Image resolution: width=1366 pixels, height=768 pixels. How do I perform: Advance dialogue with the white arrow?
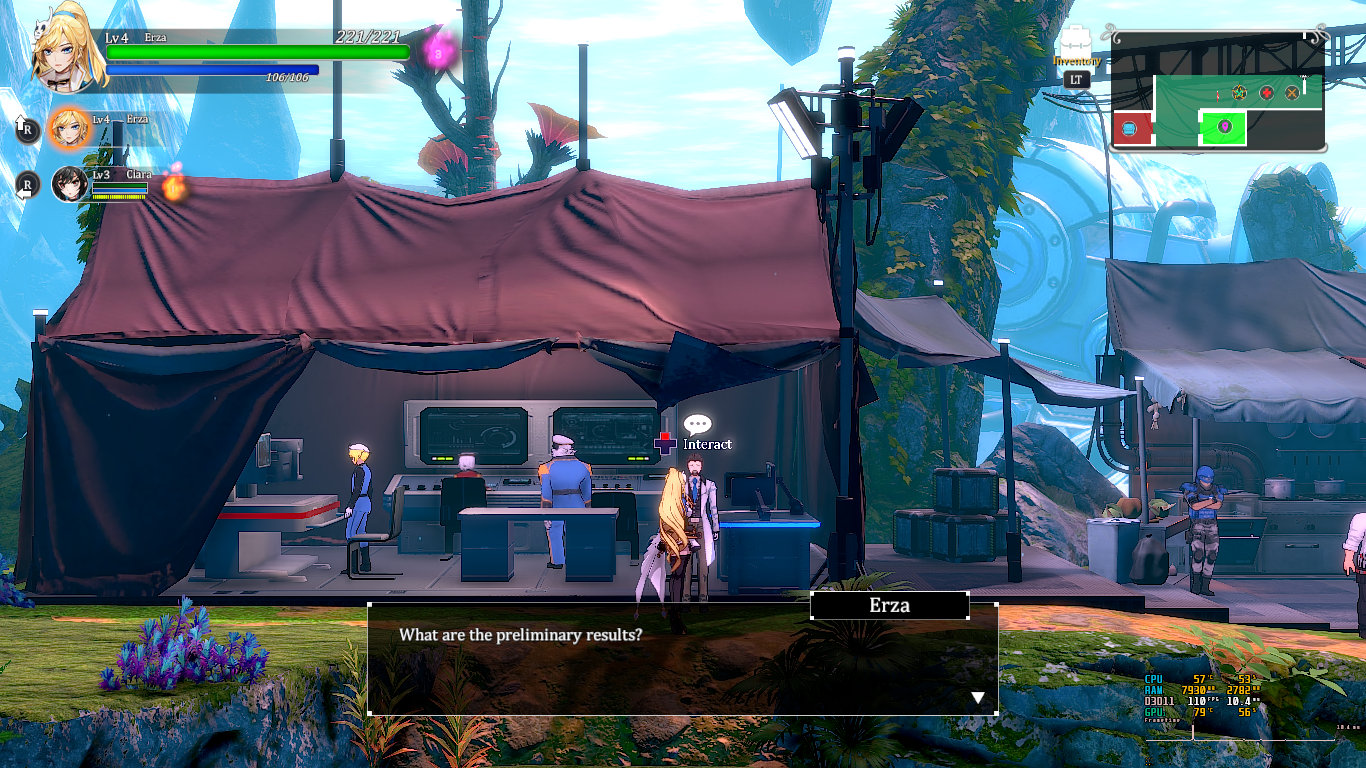(x=978, y=698)
